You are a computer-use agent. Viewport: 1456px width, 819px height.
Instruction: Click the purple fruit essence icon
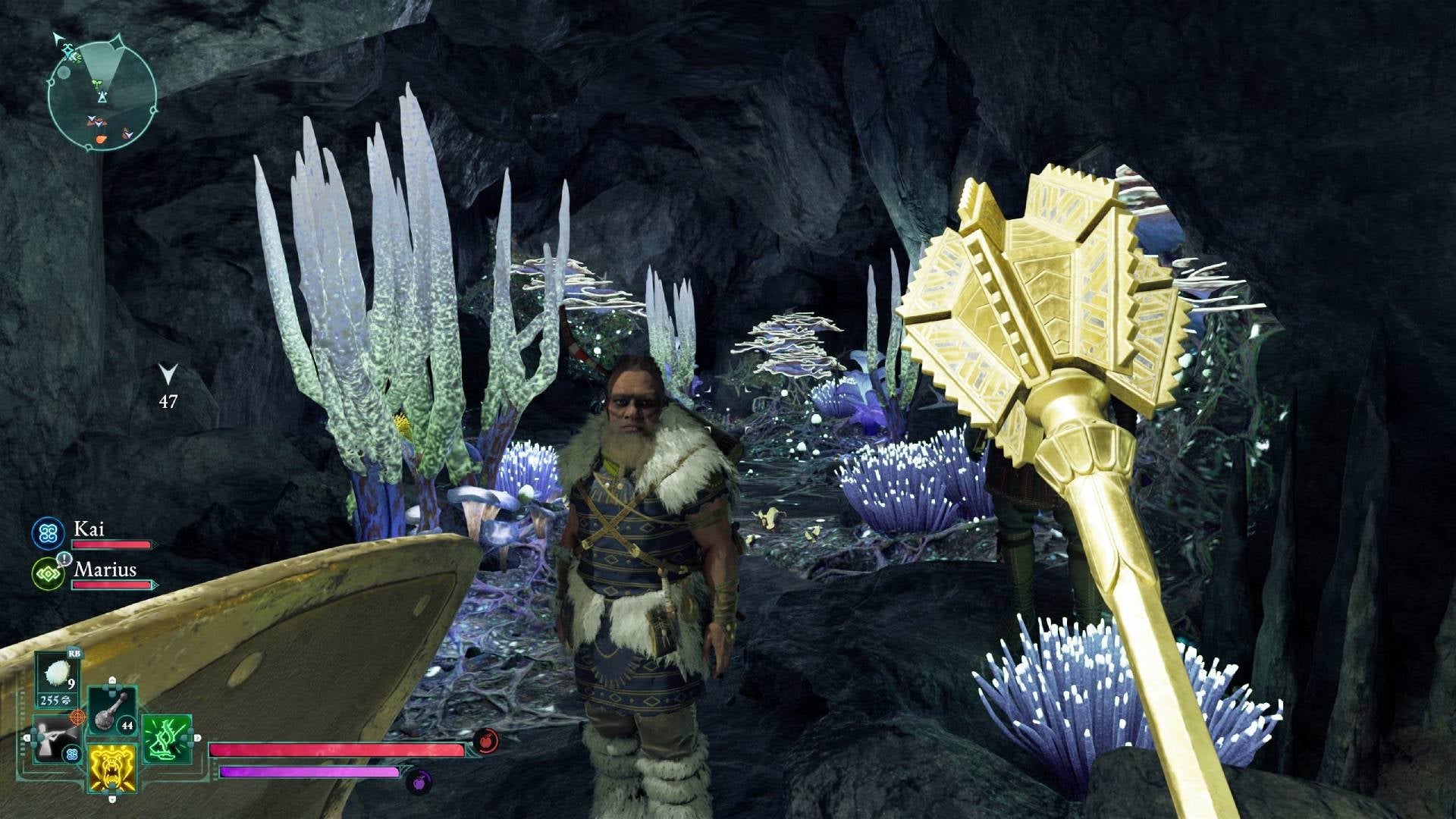[x=419, y=779]
